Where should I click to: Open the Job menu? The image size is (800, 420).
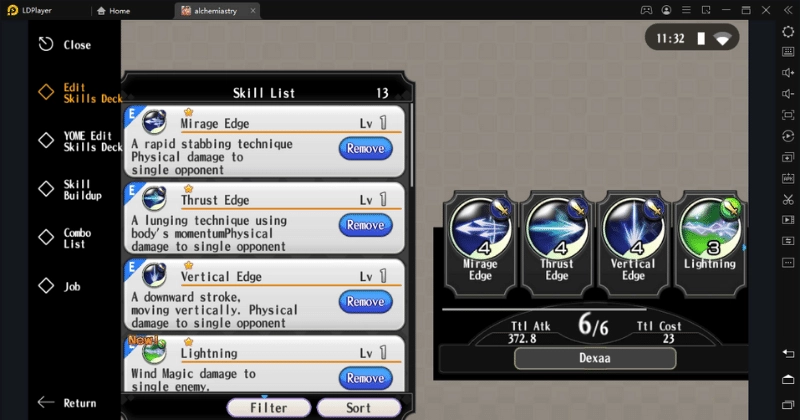point(70,287)
